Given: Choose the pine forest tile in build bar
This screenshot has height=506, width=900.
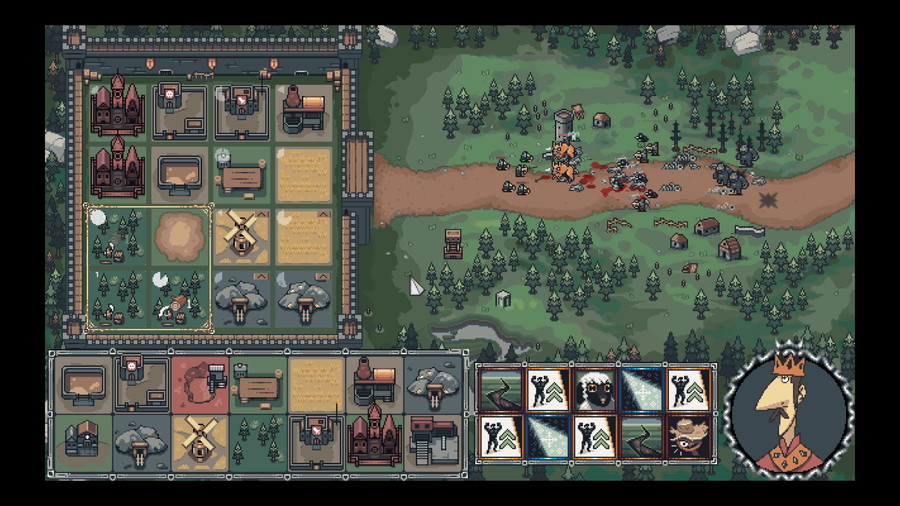Looking at the screenshot, I should point(257,440).
